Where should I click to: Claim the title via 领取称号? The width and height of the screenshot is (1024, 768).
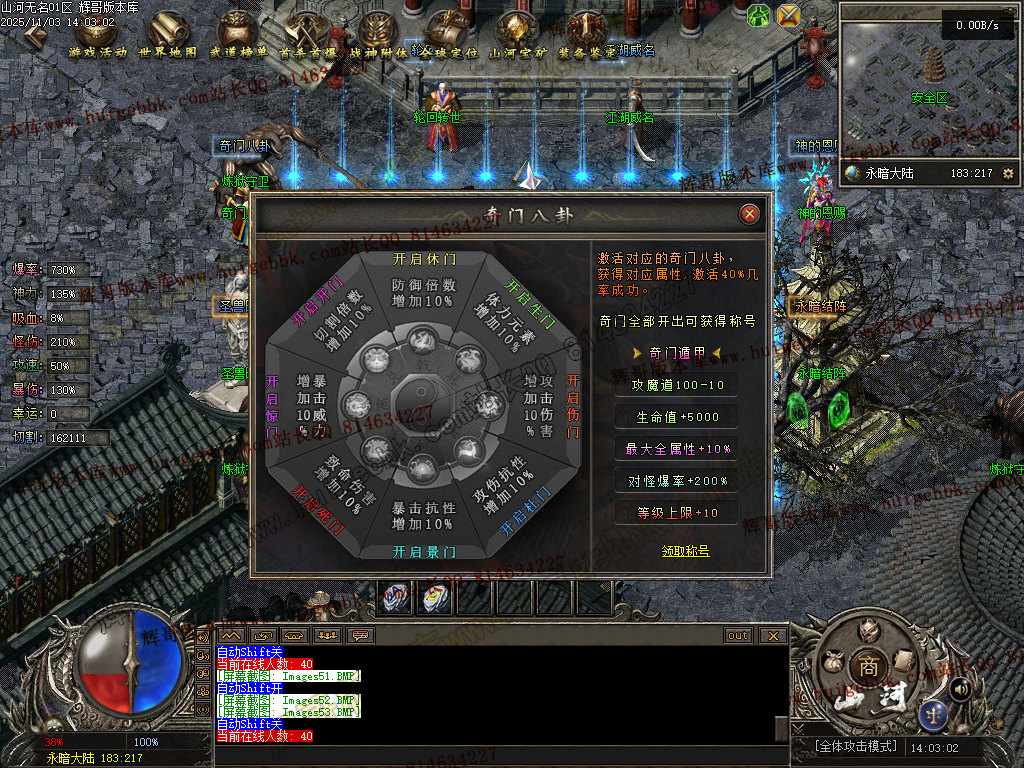(685, 551)
